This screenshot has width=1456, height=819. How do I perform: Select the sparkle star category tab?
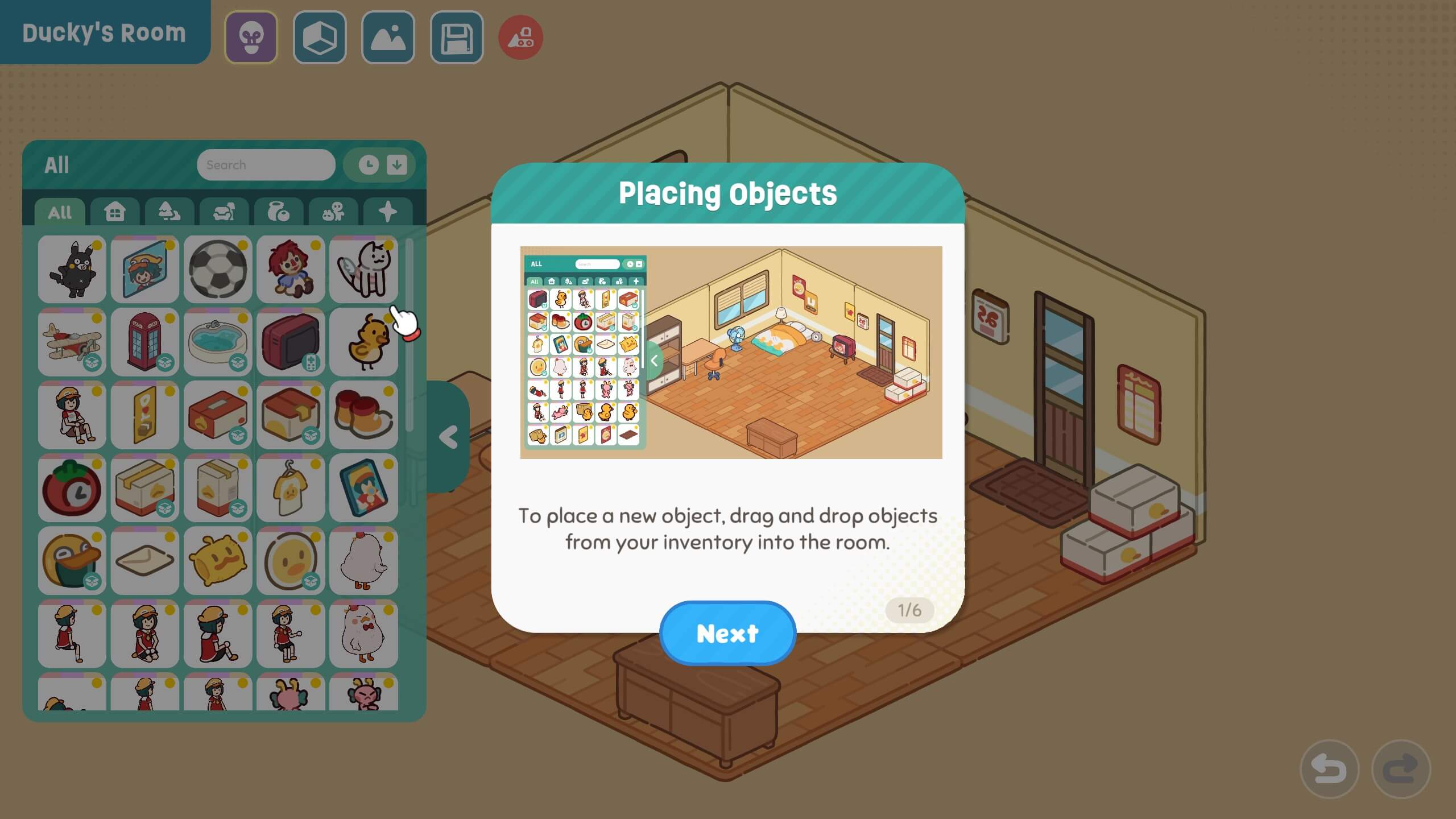(388, 212)
